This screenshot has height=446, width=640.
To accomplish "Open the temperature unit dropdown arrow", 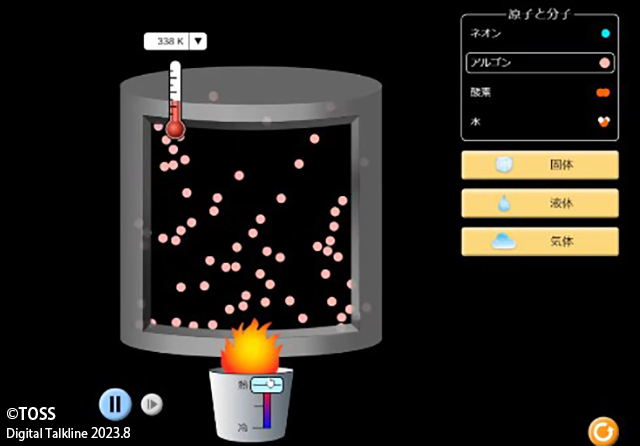I will (198, 41).
